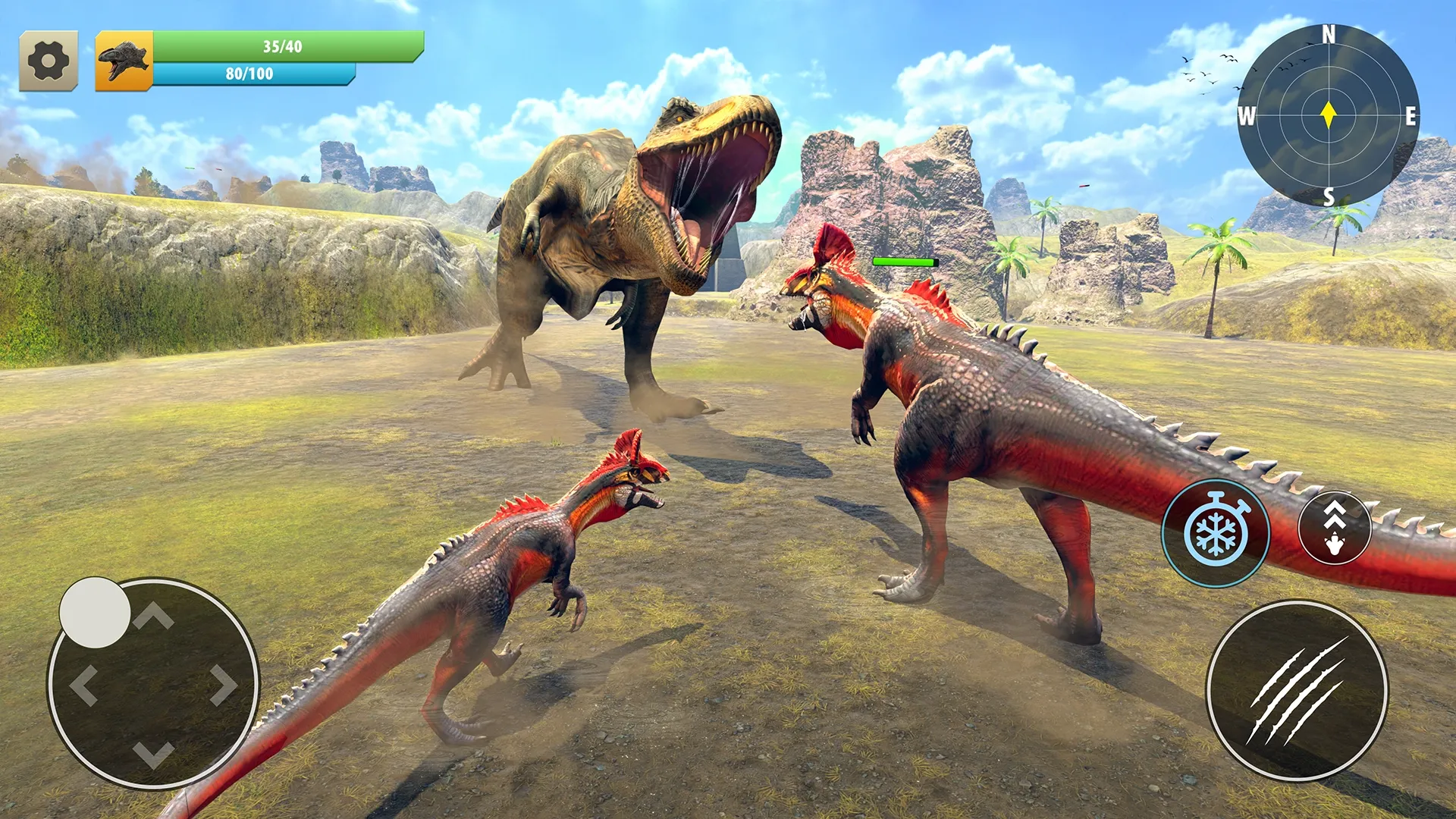Screen dimensions: 1456x819
Task: Tap the joystick right arrow
Action: (x=224, y=686)
